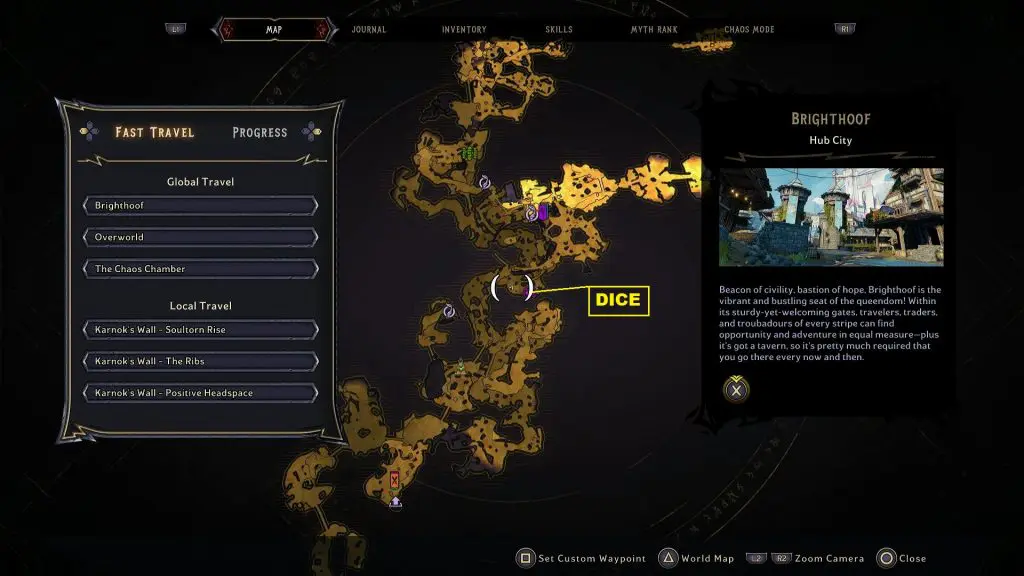
Task: Click the yellow DICE callout label
Action: [x=618, y=300]
